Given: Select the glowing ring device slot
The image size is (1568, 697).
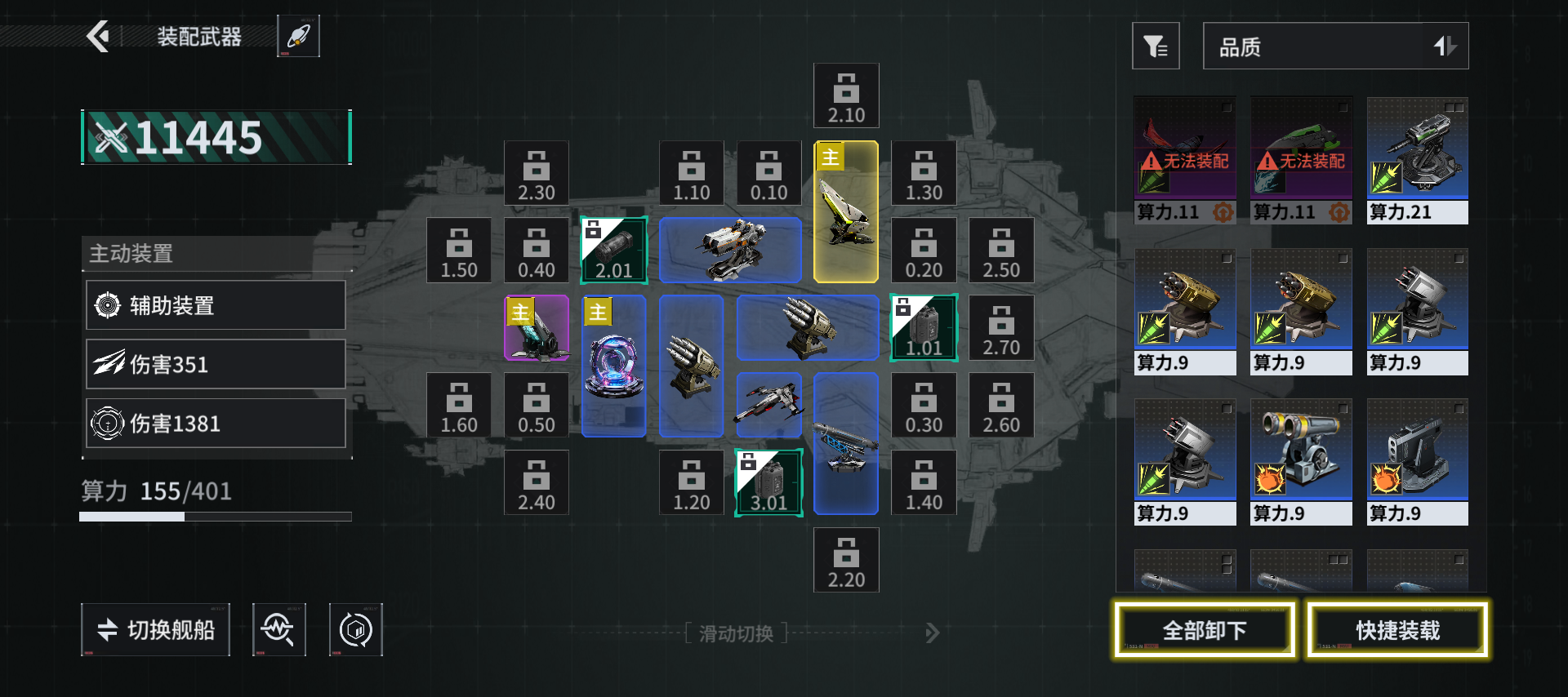Looking at the screenshot, I should [613, 366].
